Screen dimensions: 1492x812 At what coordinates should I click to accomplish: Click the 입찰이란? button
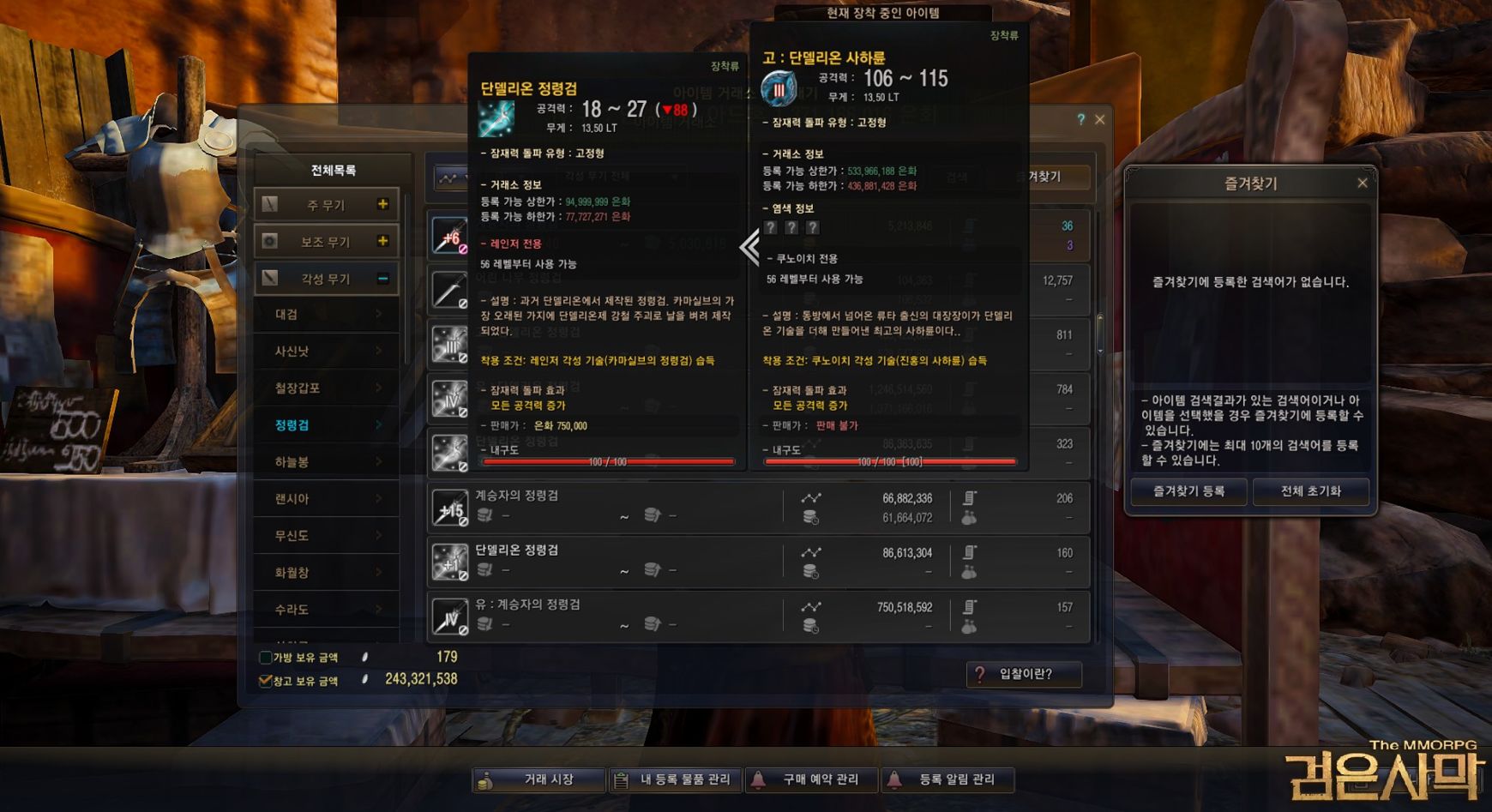(x=1024, y=676)
